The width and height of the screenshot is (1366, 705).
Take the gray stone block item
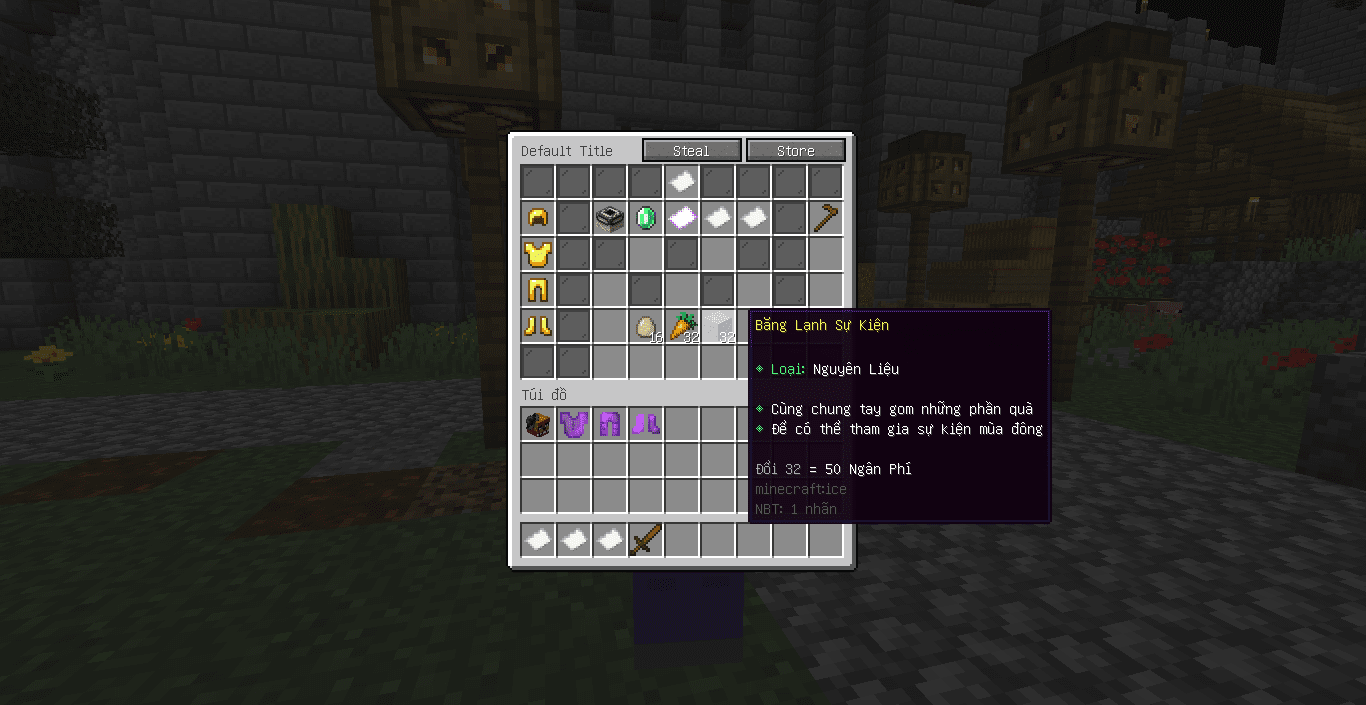pyautogui.click(x=610, y=218)
